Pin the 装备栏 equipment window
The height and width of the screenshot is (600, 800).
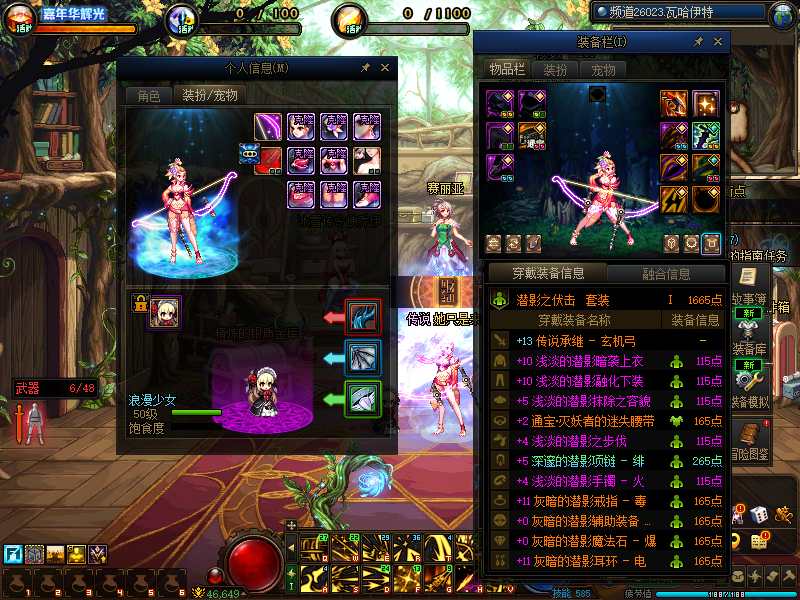[x=699, y=42]
